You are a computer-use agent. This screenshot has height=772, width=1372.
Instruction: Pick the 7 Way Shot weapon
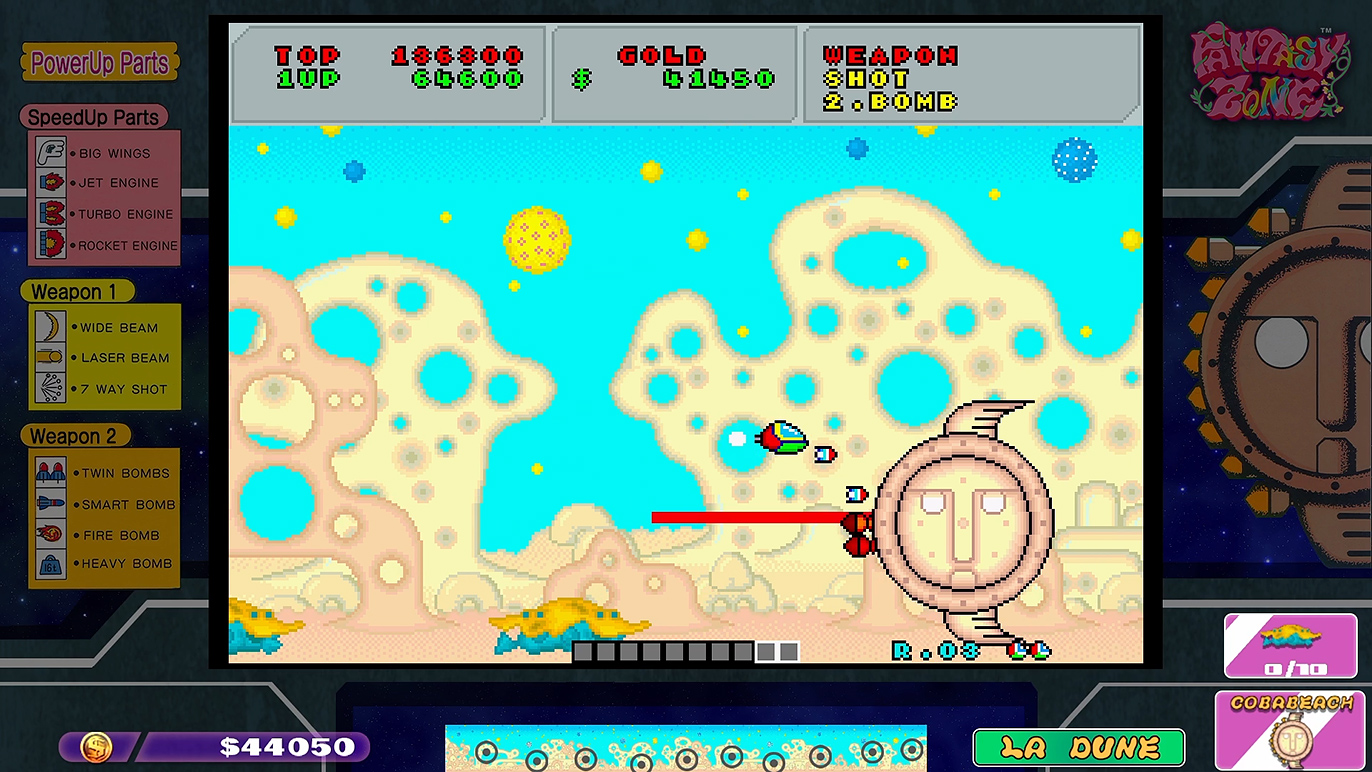point(105,389)
